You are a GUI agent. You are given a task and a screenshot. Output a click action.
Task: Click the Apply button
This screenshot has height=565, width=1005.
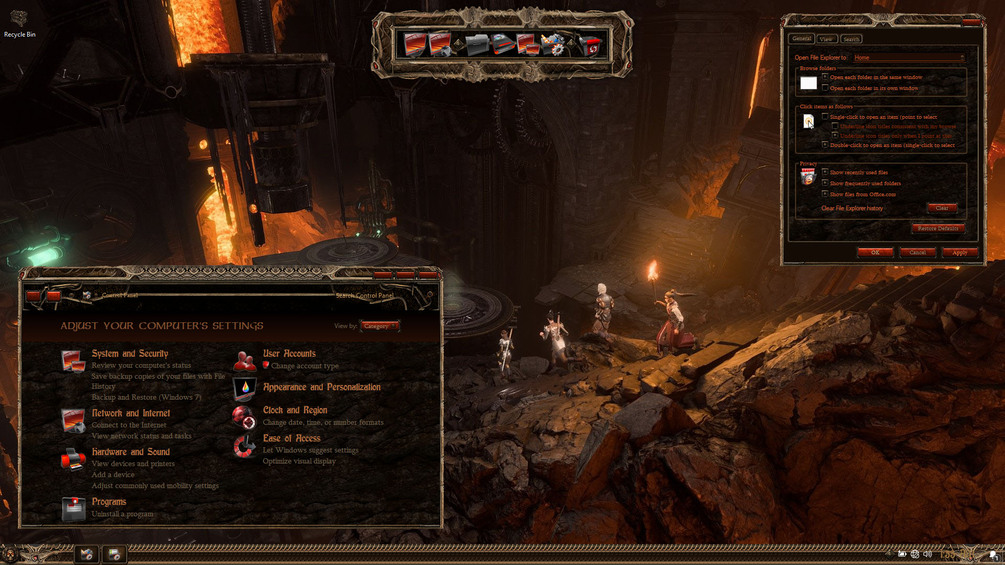[x=959, y=252]
